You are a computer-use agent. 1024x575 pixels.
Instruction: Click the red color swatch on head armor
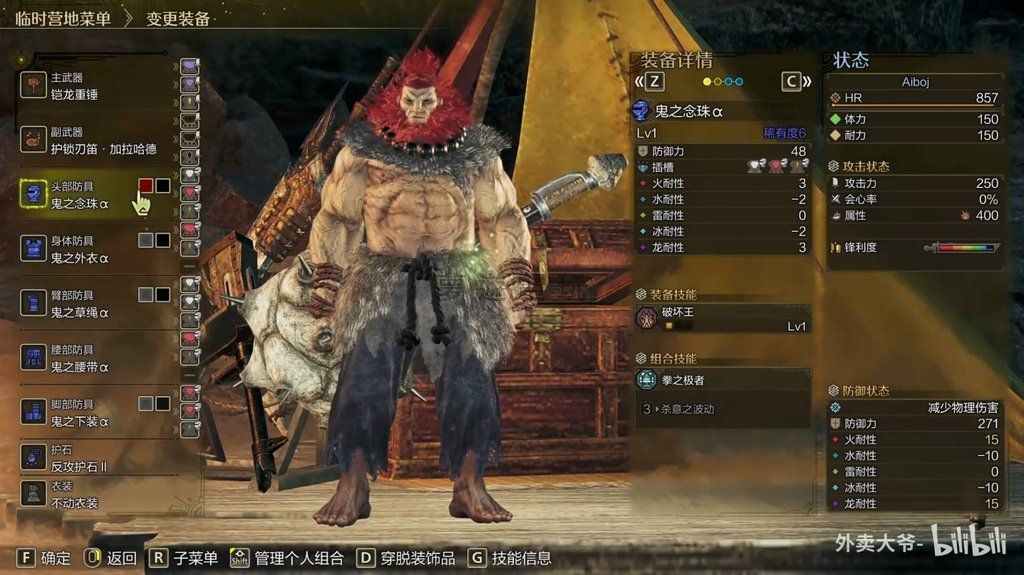(x=146, y=186)
